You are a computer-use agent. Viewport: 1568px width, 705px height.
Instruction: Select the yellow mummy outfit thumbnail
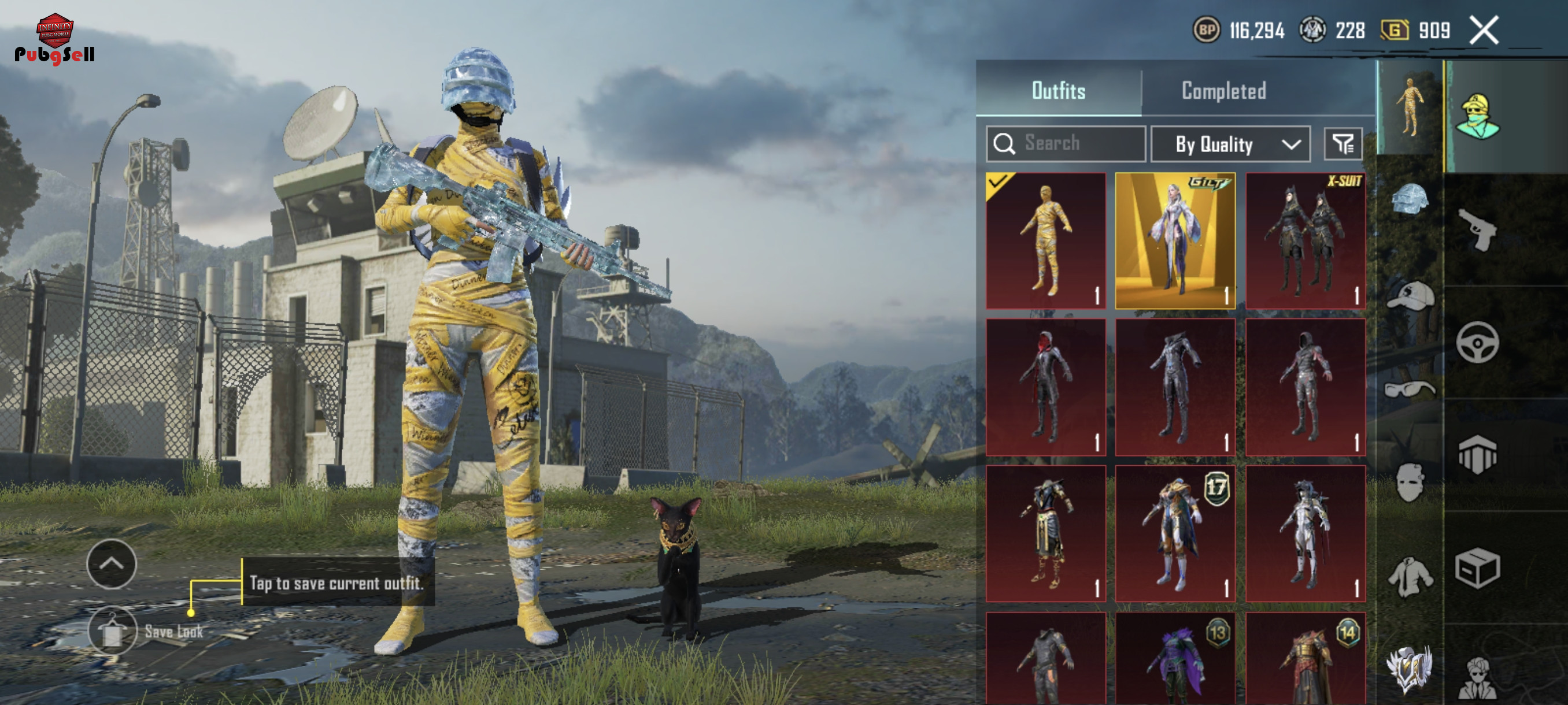click(x=1046, y=241)
